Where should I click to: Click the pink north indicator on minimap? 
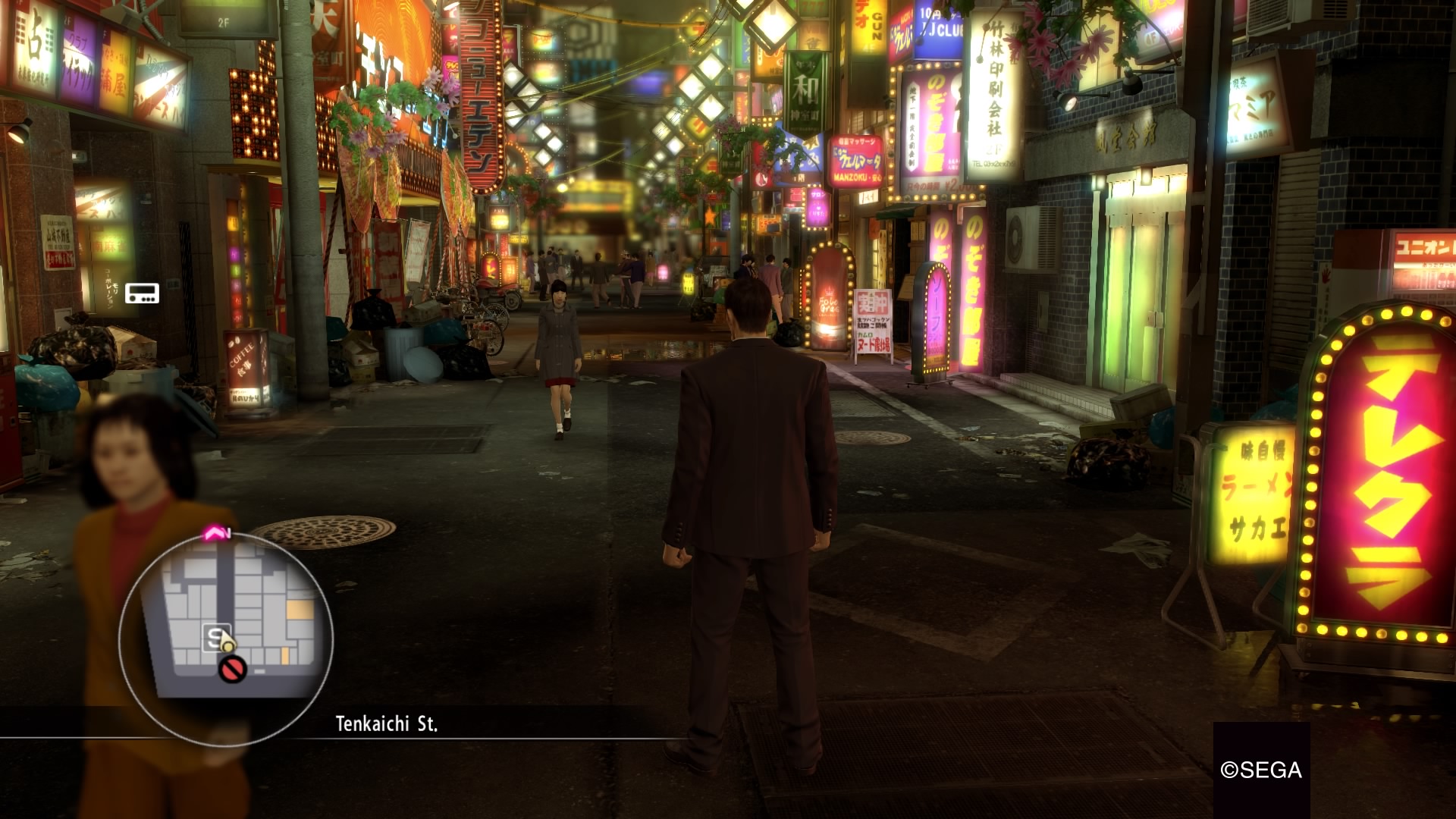[x=215, y=533]
